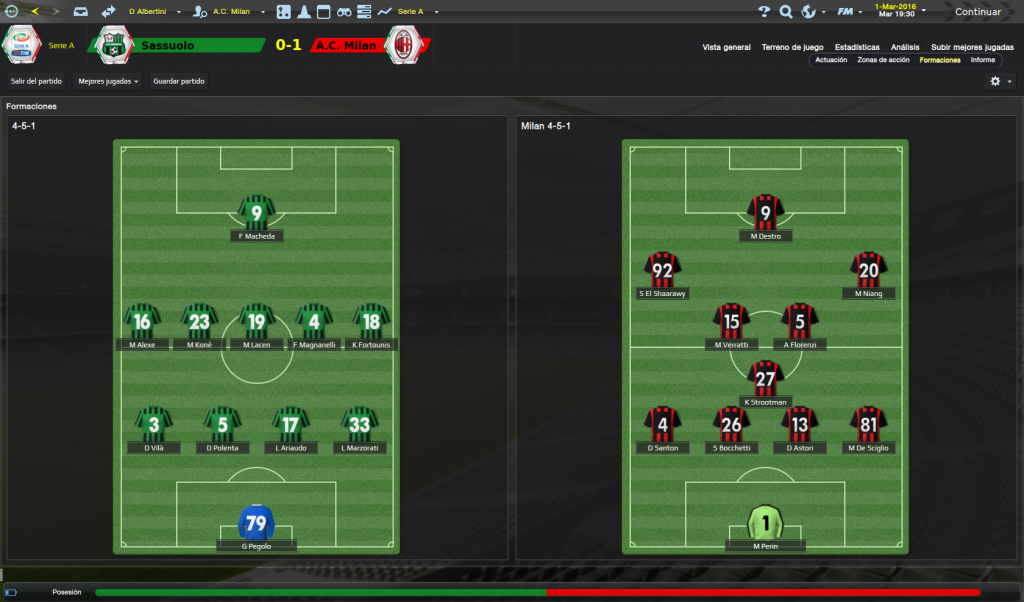Click the Continuar button

point(977,12)
